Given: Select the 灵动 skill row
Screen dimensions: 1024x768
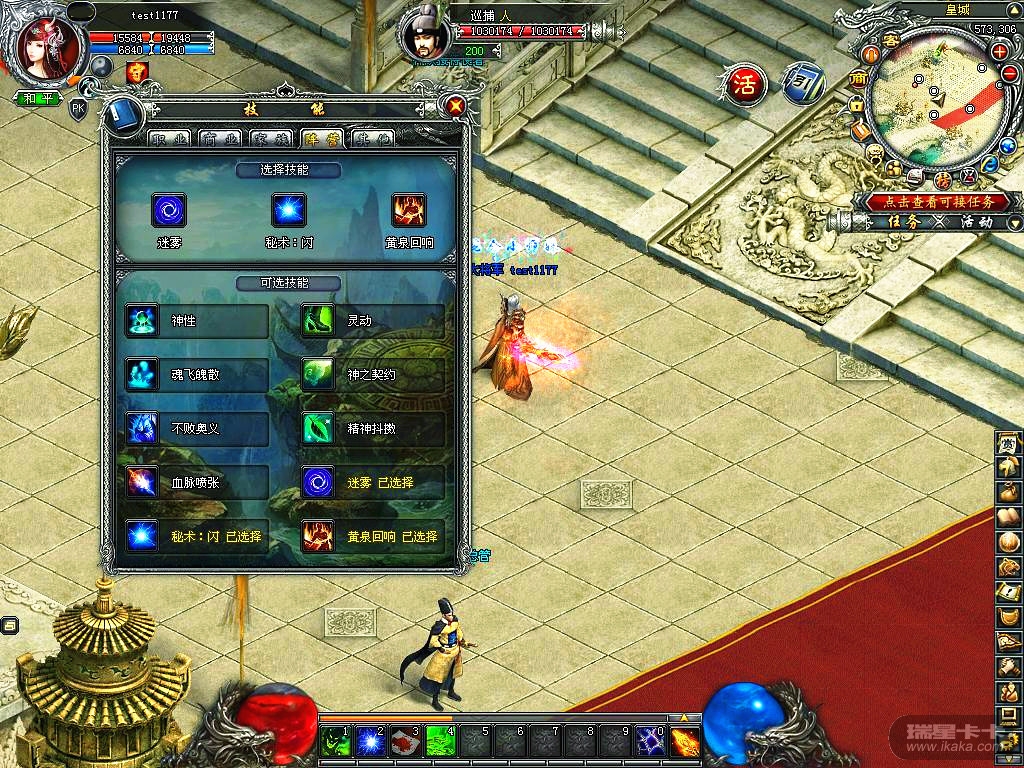Looking at the screenshot, I should 373,321.
